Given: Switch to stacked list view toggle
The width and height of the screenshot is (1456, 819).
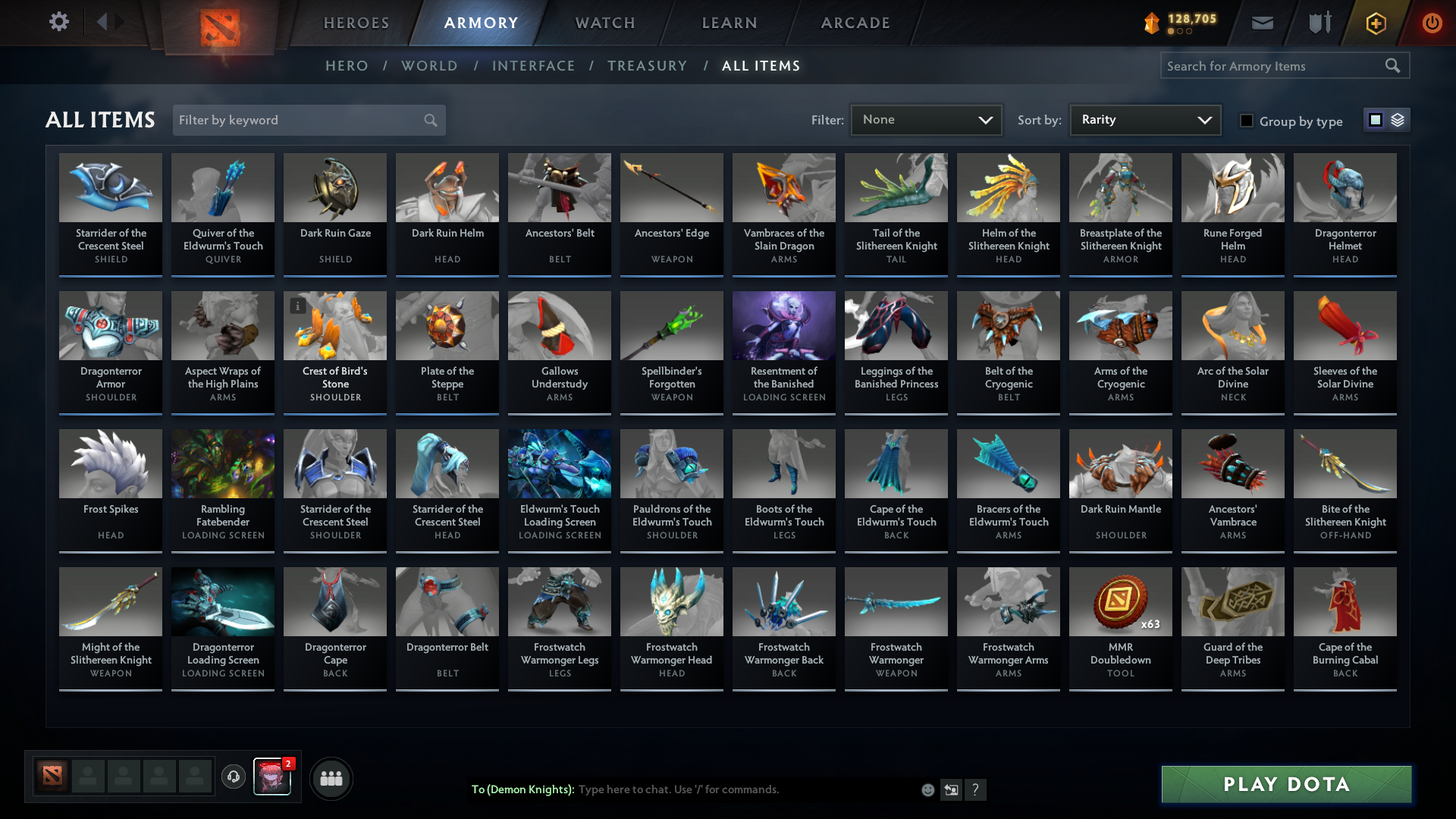Looking at the screenshot, I should (x=1396, y=120).
